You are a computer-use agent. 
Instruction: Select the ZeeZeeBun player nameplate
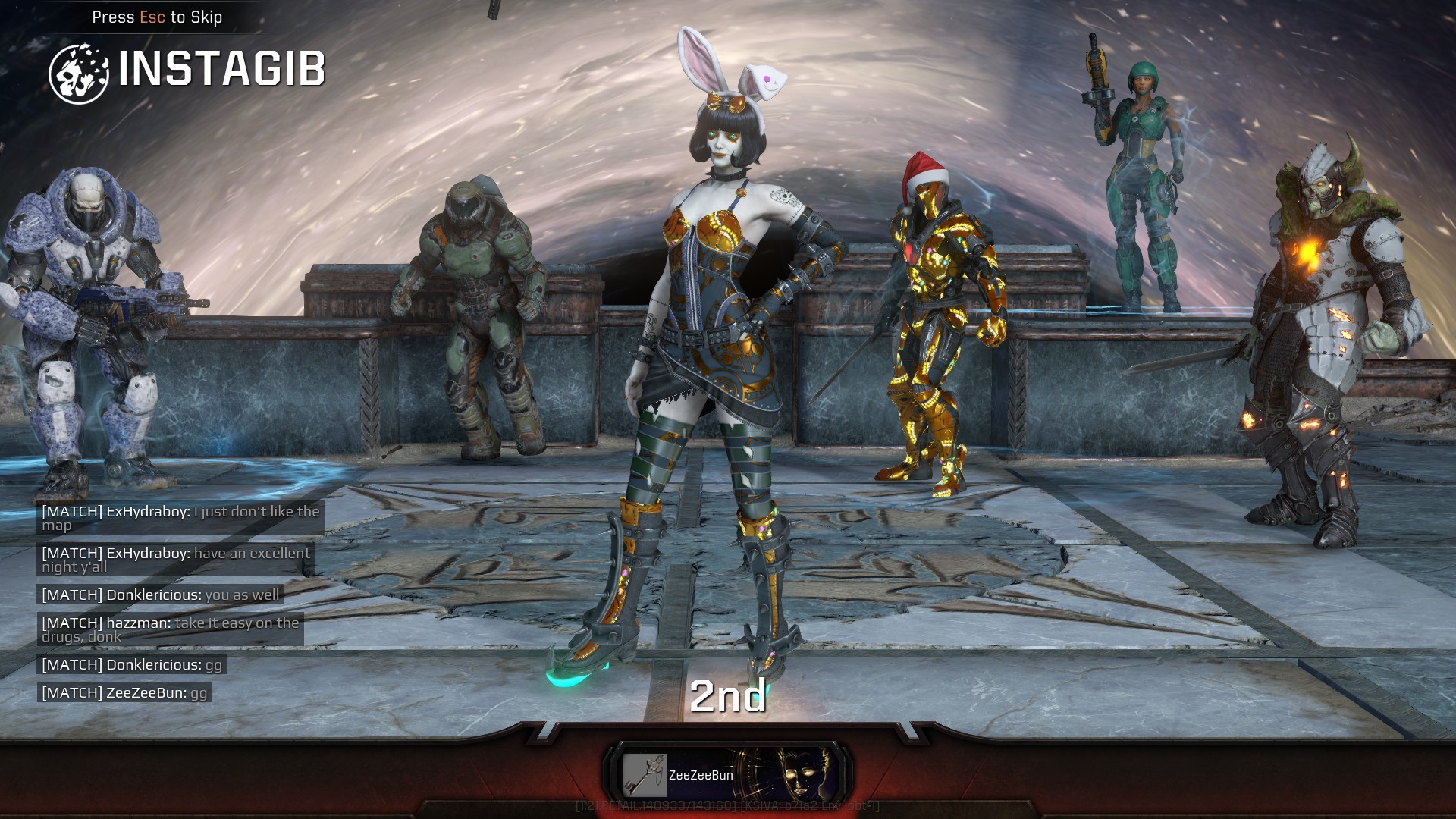pos(728,775)
